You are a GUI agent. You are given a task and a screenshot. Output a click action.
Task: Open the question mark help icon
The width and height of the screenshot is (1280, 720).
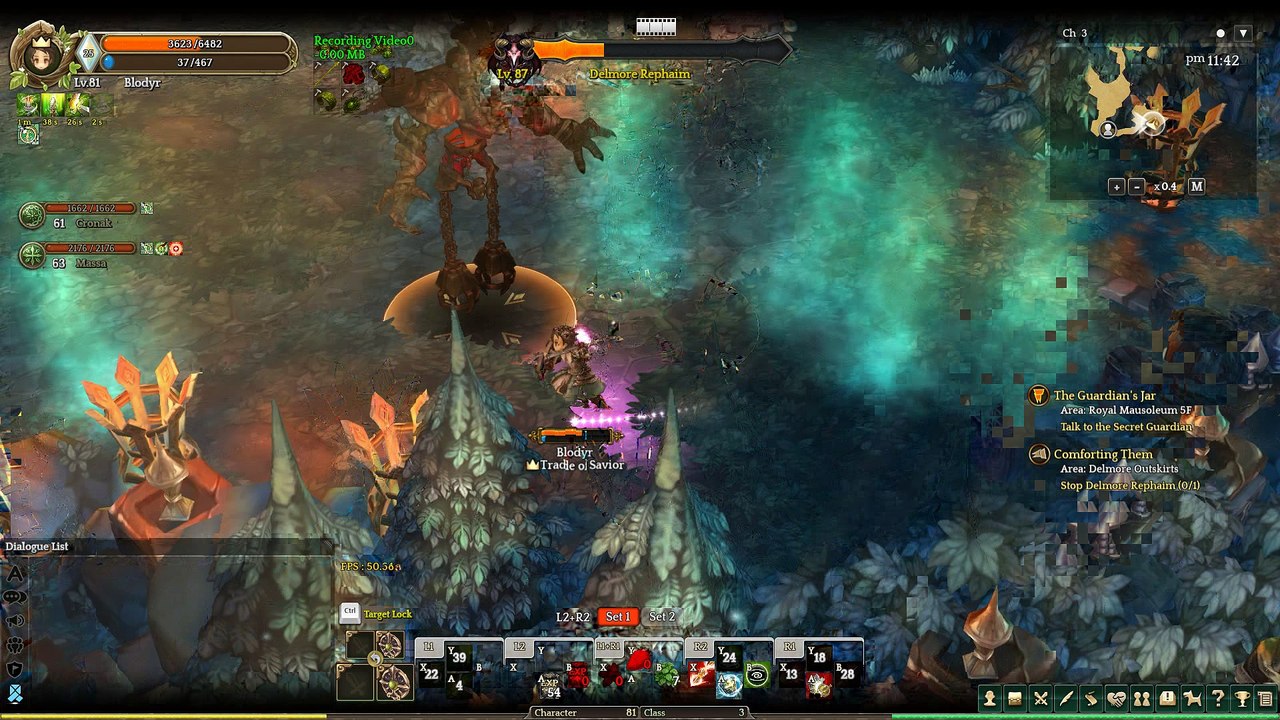click(1217, 699)
